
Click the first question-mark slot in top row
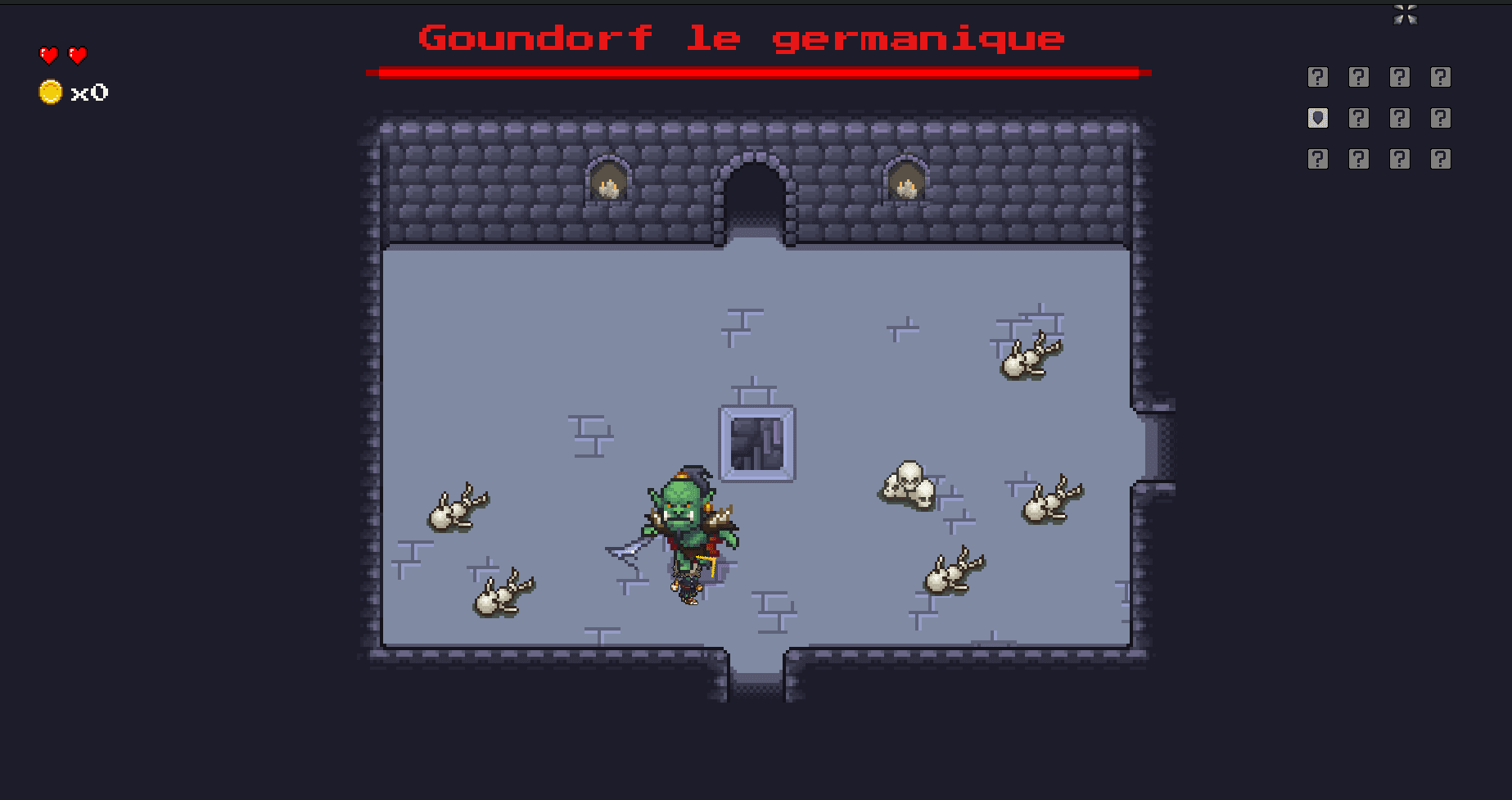1318,77
